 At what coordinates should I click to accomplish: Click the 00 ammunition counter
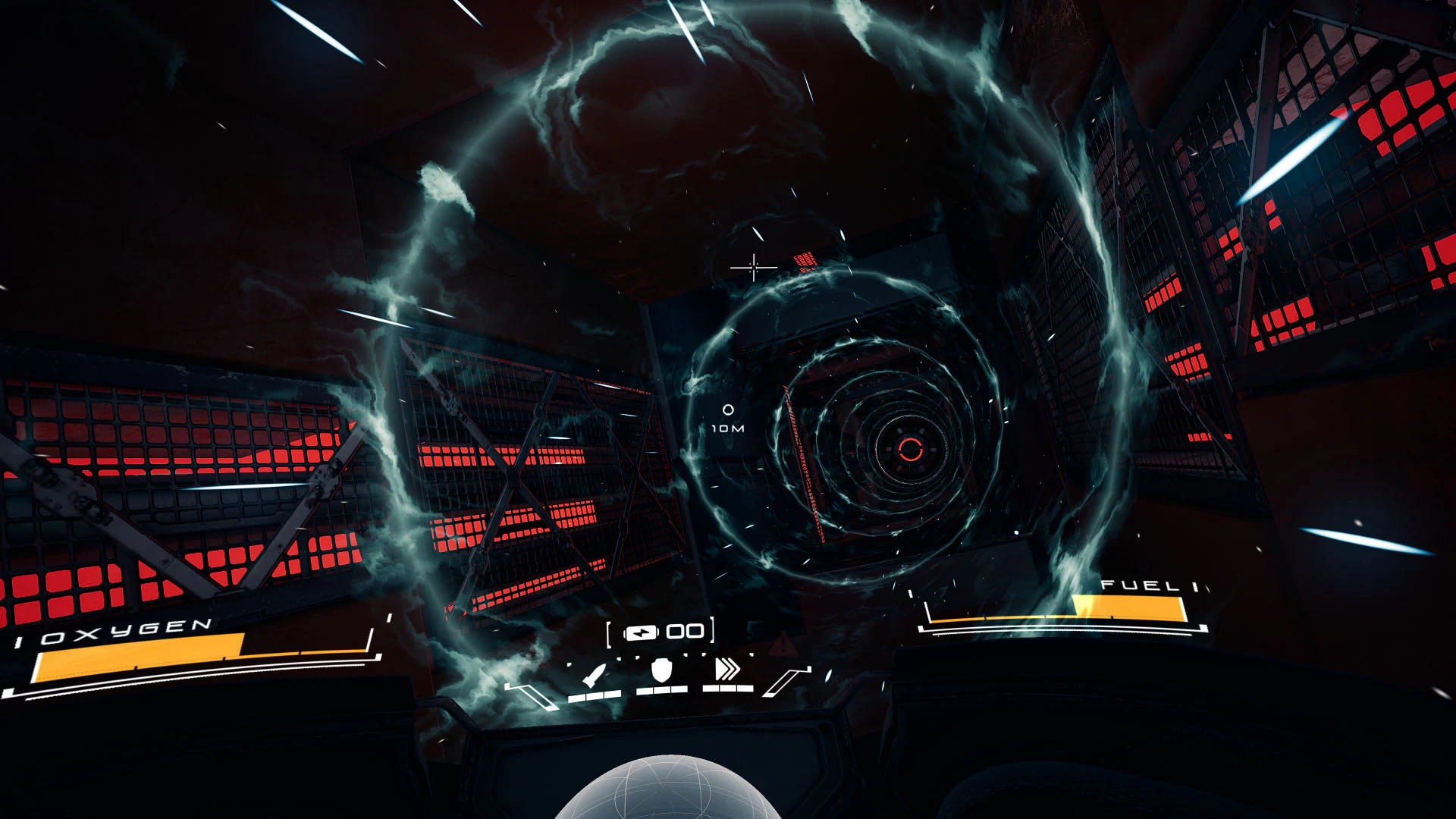[x=685, y=631]
